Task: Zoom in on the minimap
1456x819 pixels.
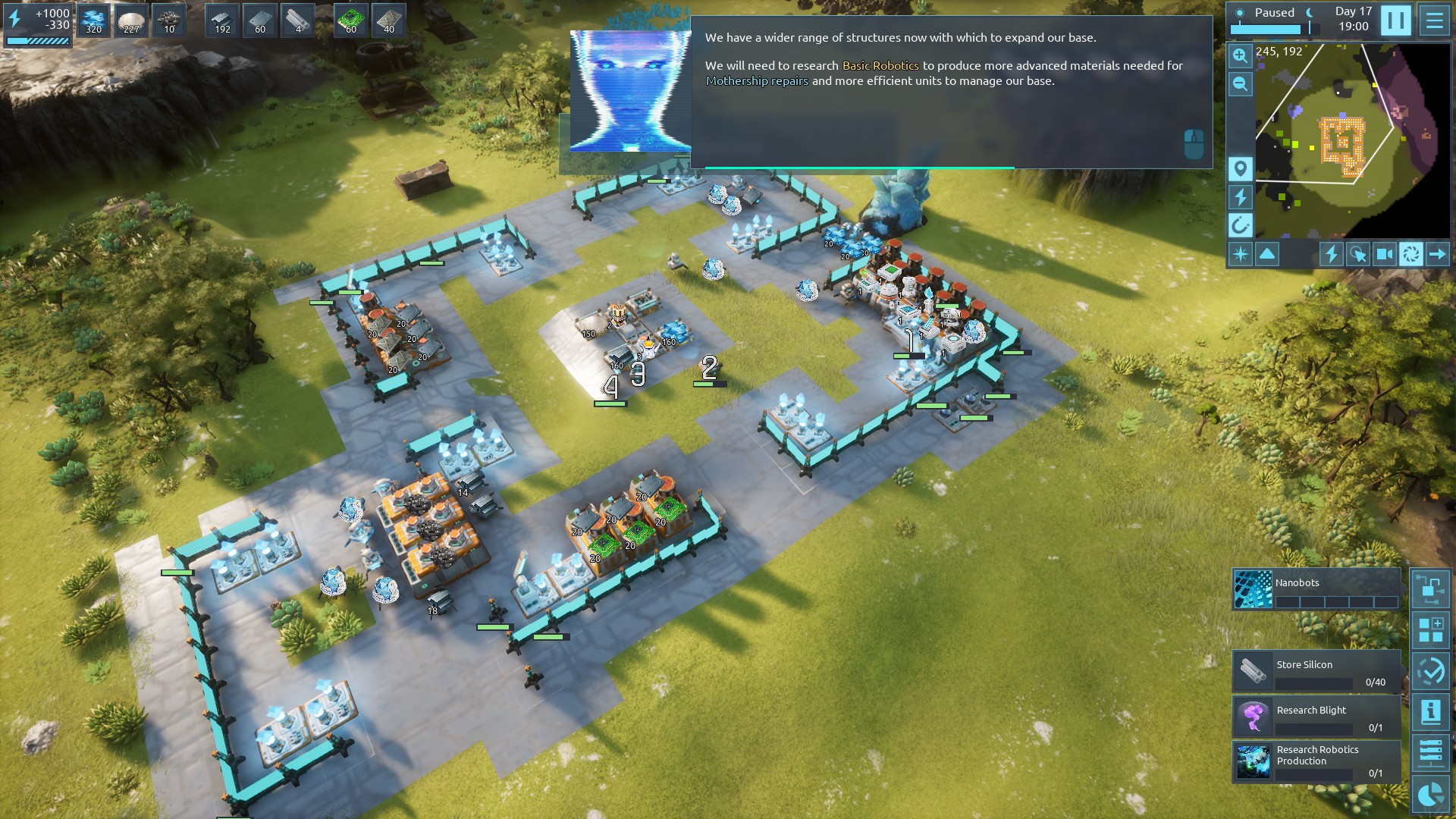Action: [x=1240, y=55]
